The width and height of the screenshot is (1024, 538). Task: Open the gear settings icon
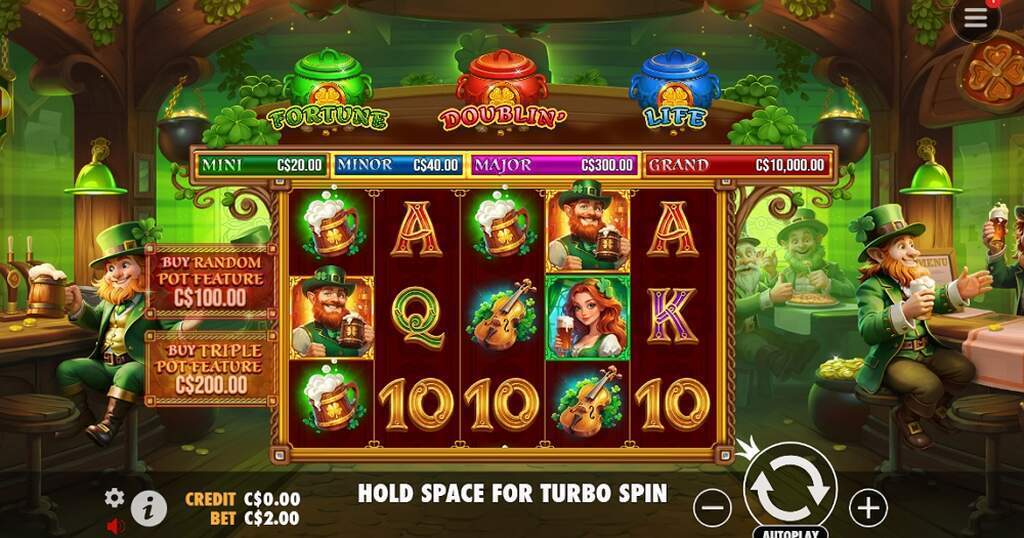click(115, 497)
